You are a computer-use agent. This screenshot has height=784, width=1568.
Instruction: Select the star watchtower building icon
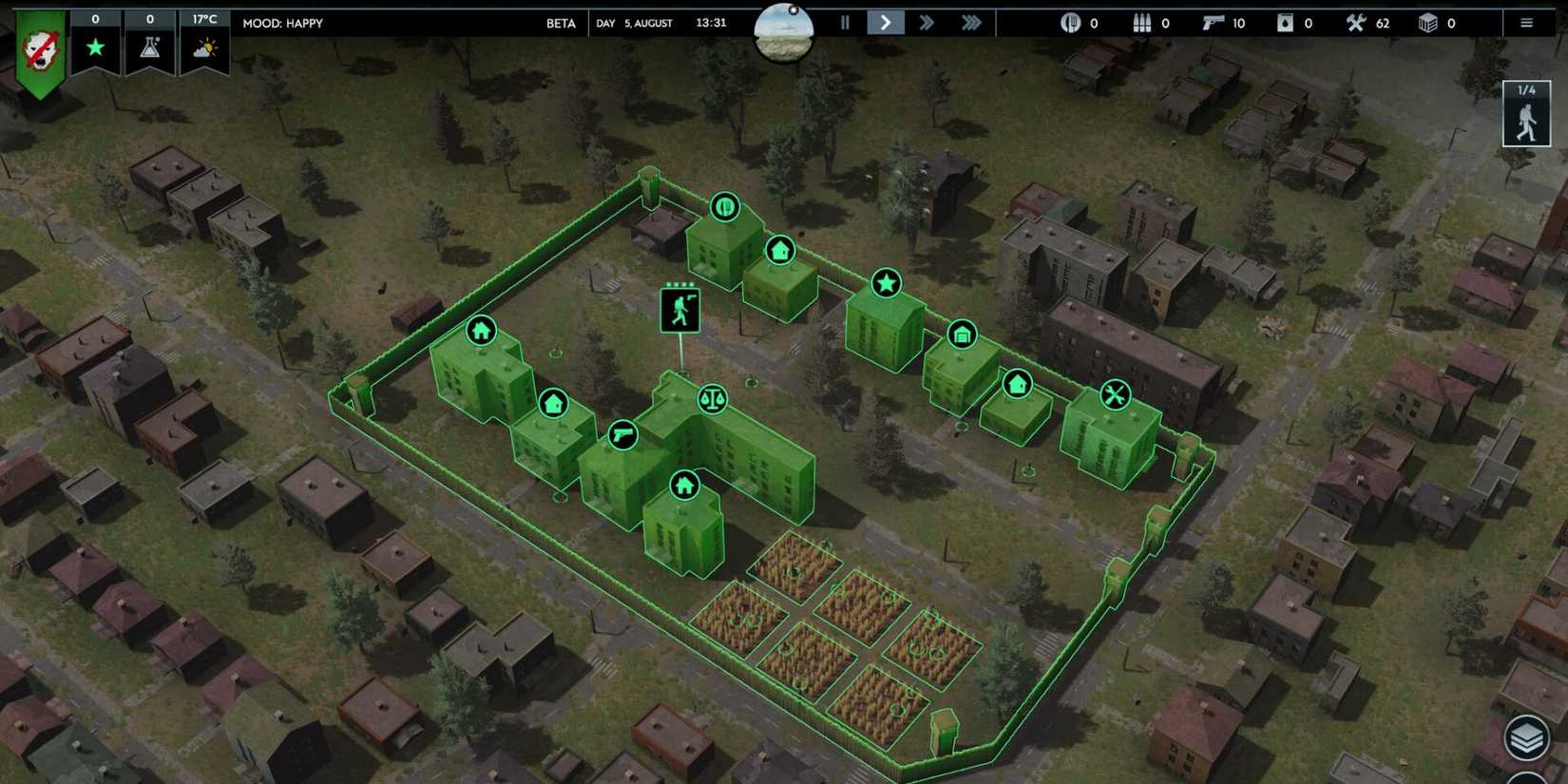pos(886,282)
